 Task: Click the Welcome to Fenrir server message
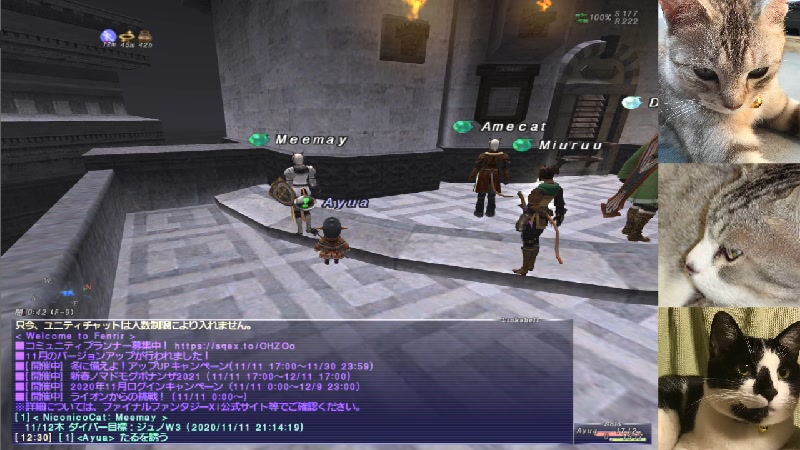(74, 335)
